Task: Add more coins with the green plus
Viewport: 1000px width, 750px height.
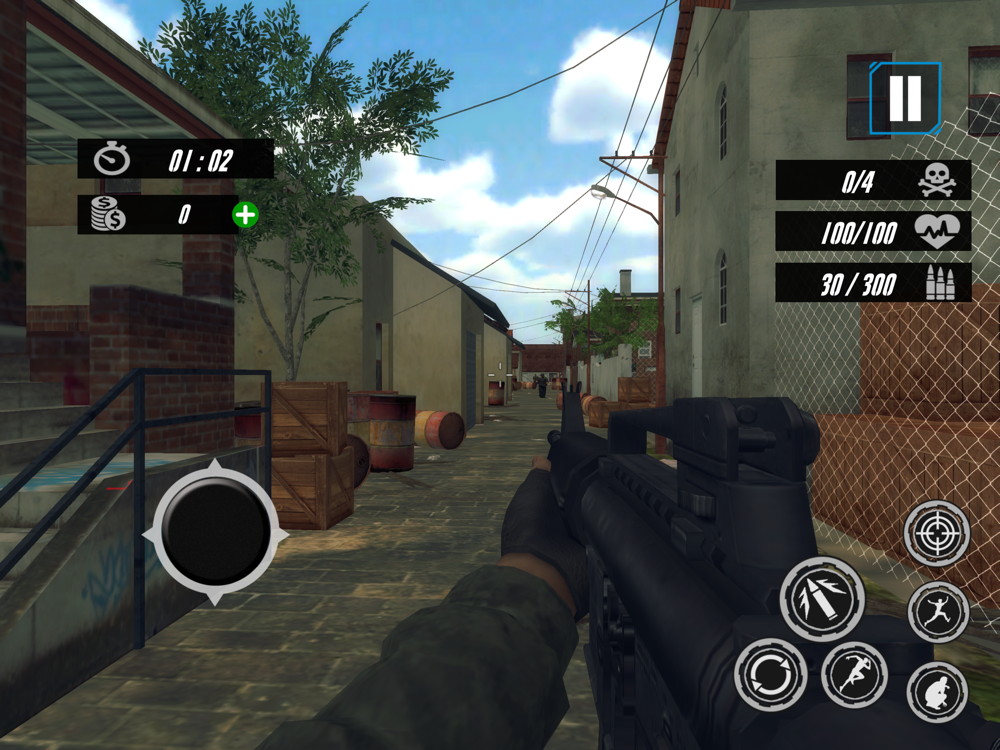Action: coord(245,214)
